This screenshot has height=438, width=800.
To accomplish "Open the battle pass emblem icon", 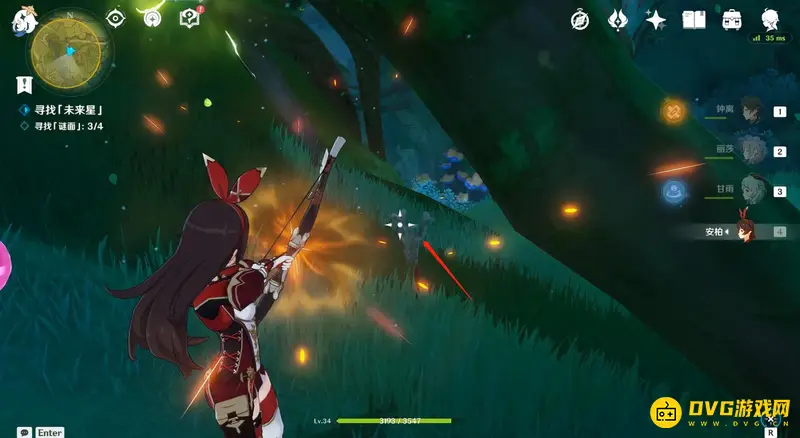I will click(x=618, y=19).
